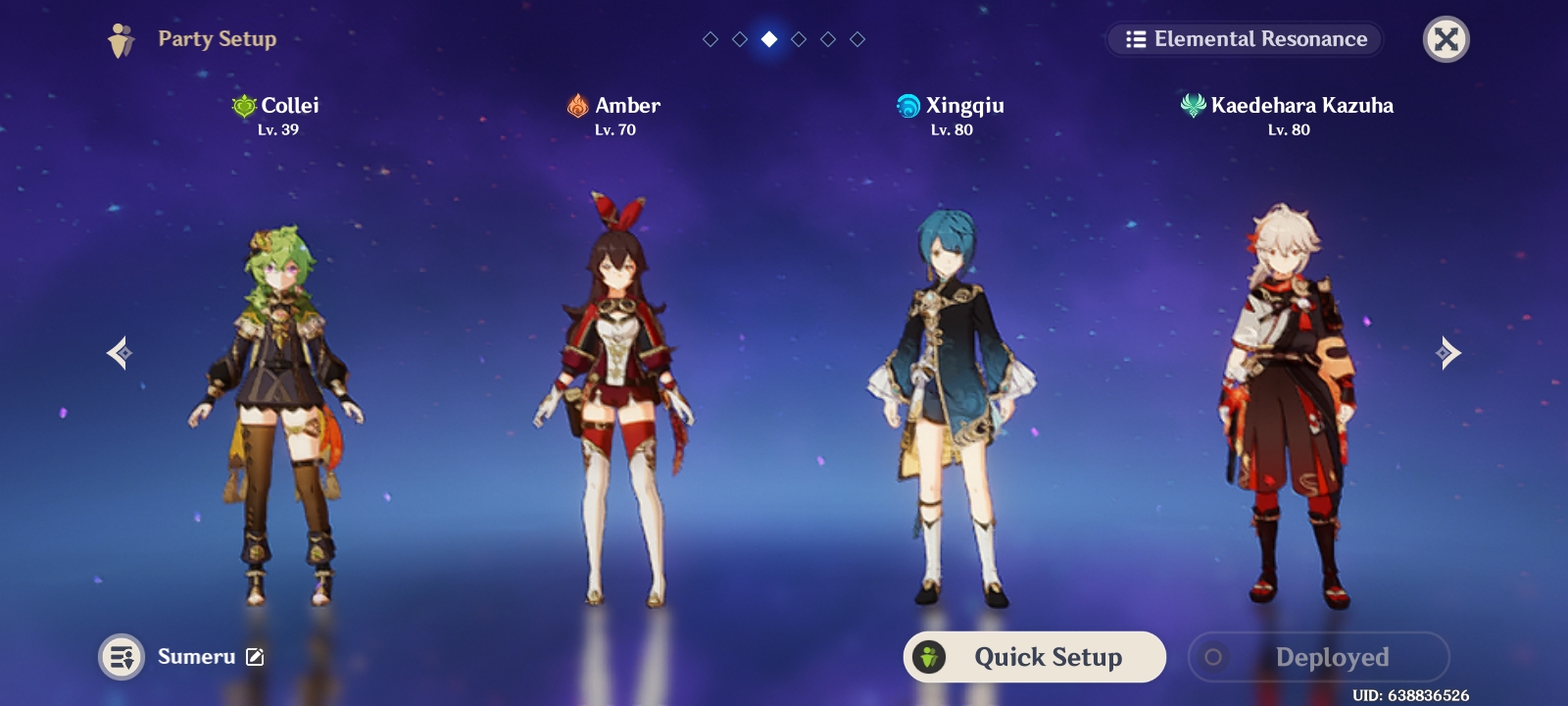Click the left arrow to browse parties
The height and width of the screenshot is (706, 1568).
point(119,352)
